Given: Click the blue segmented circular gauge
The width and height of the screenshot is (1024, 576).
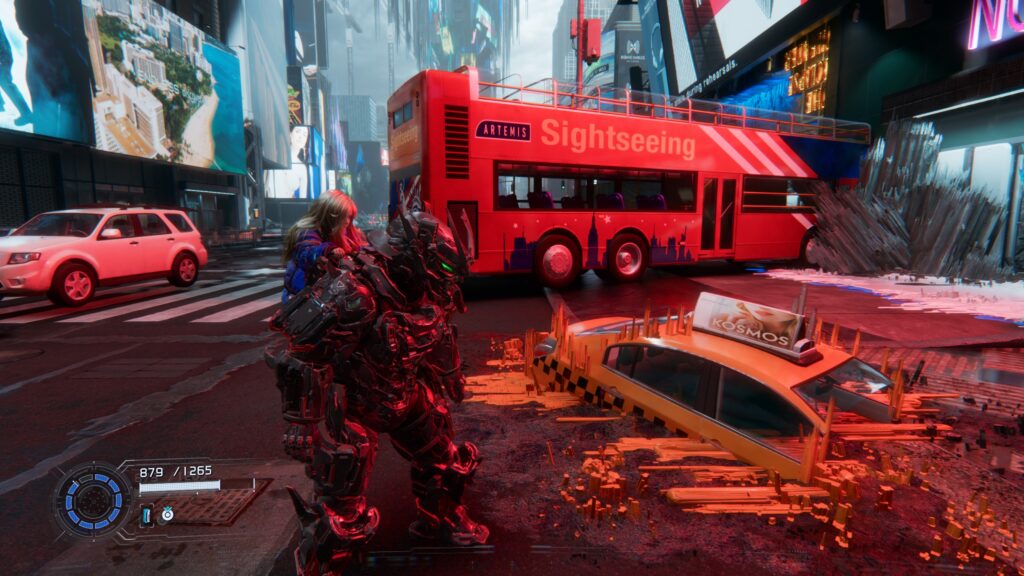Looking at the screenshot, I should (x=92, y=500).
